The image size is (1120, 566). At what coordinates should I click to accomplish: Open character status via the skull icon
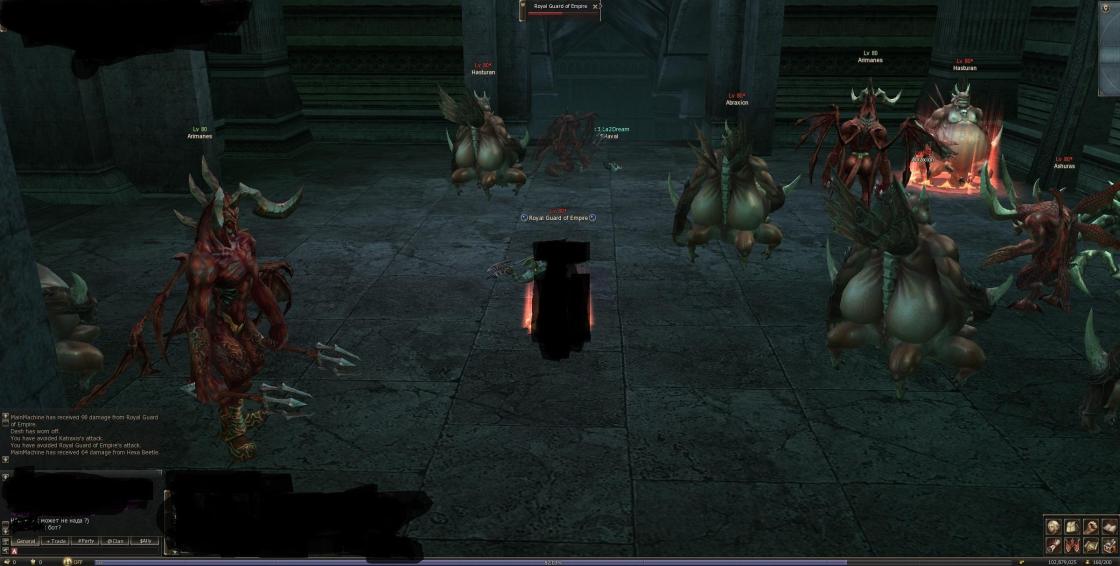pyautogui.click(x=1053, y=526)
